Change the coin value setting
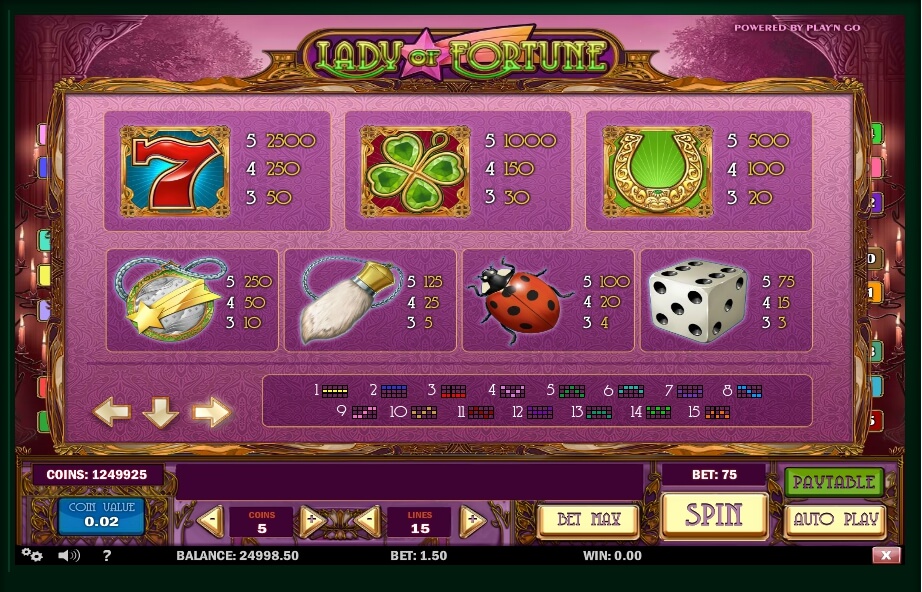The width and height of the screenshot is (922, 592). 101,515
